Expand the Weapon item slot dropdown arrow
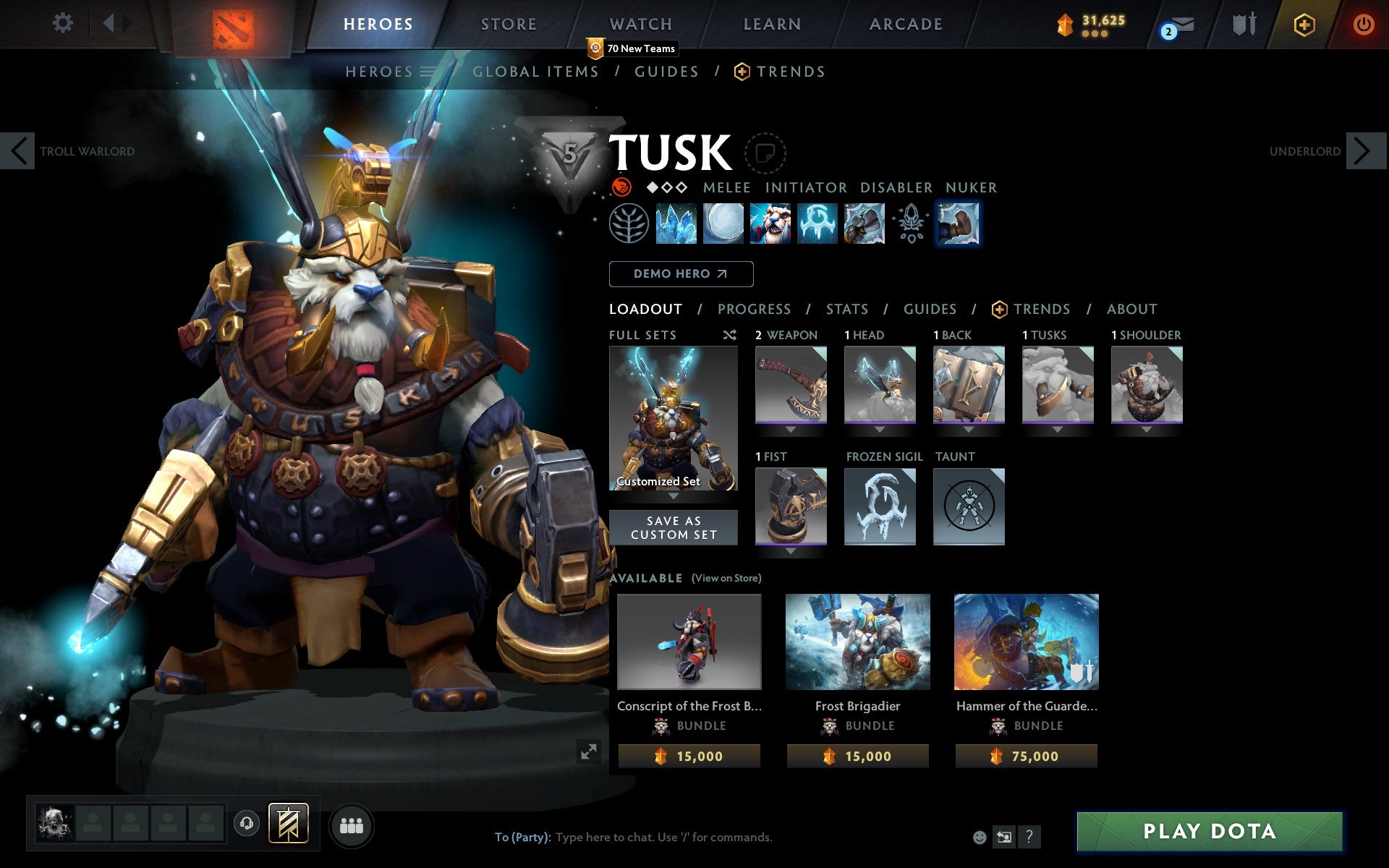 click(x=790, y=428)
